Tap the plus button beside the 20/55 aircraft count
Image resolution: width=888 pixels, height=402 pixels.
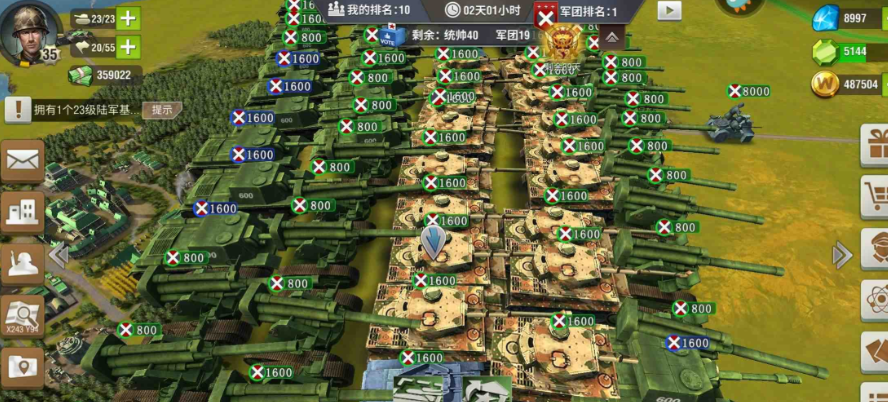[x=128, y=46]
